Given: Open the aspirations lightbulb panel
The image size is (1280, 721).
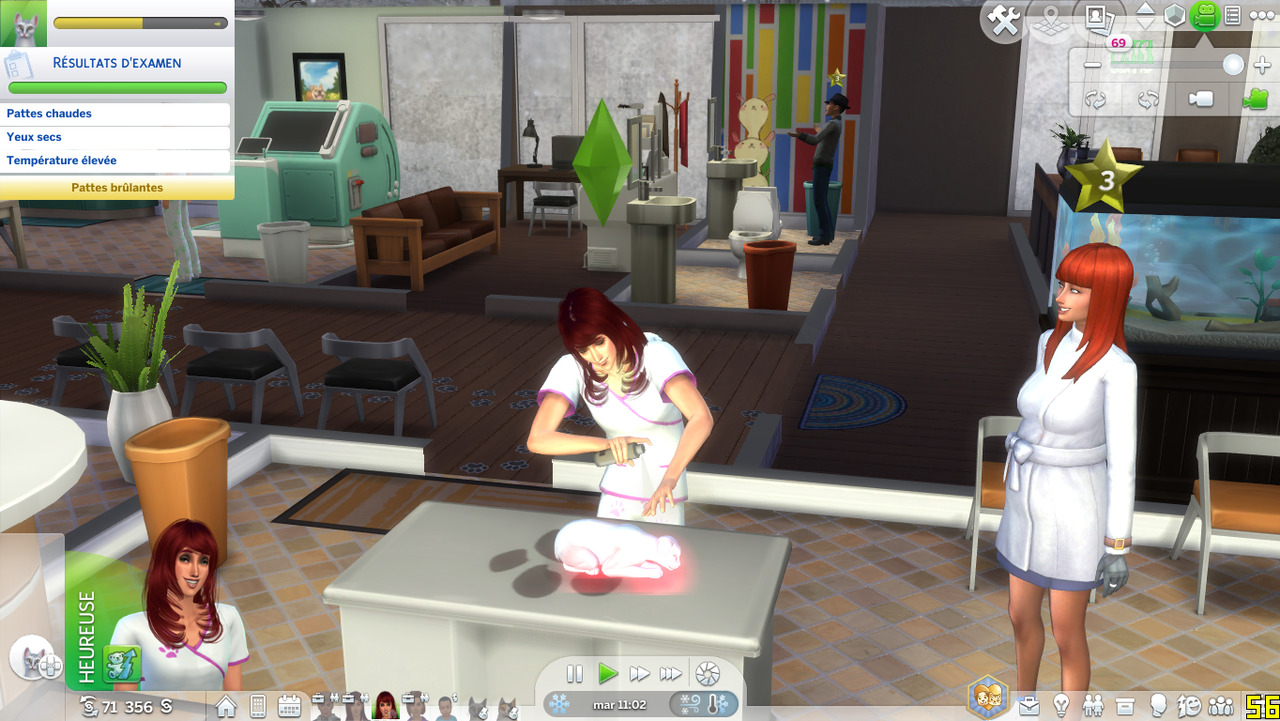Looking at the screenshot, I should click(x=1061, y=706).
